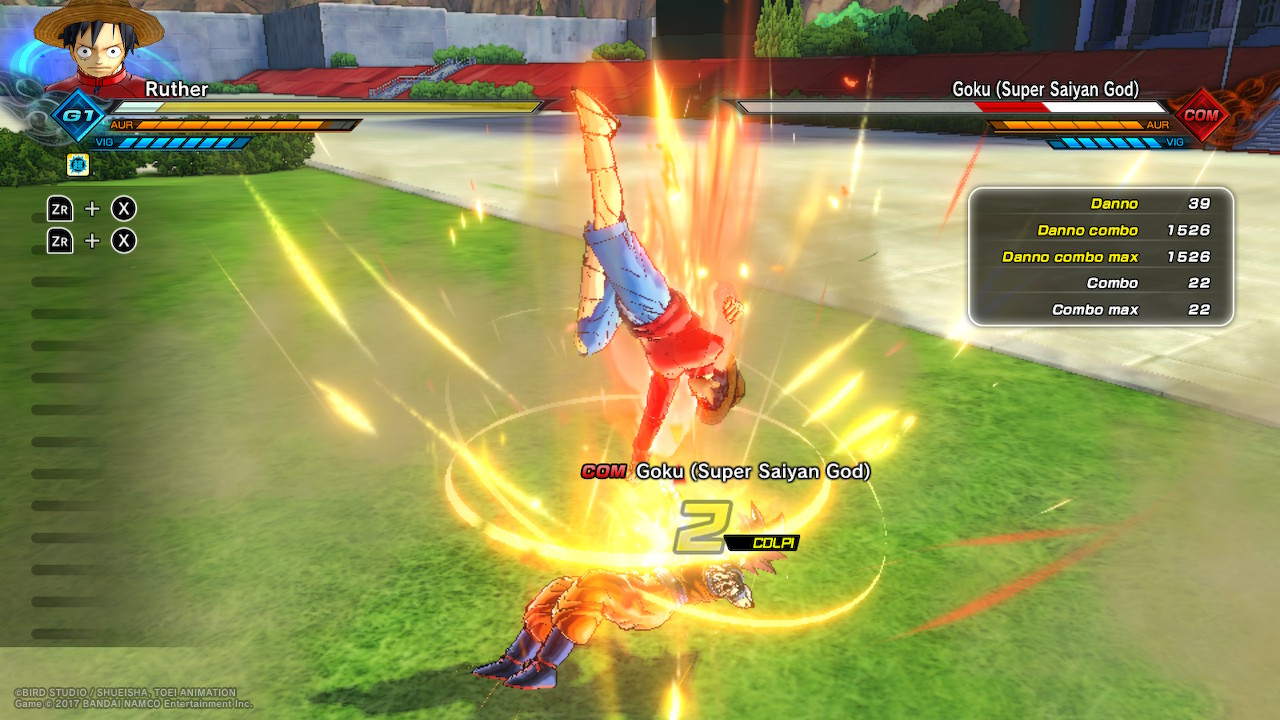This screenshot has width=1280, height=720.
Task: Select the Danno combo entry
Action: click(1100, 230)
